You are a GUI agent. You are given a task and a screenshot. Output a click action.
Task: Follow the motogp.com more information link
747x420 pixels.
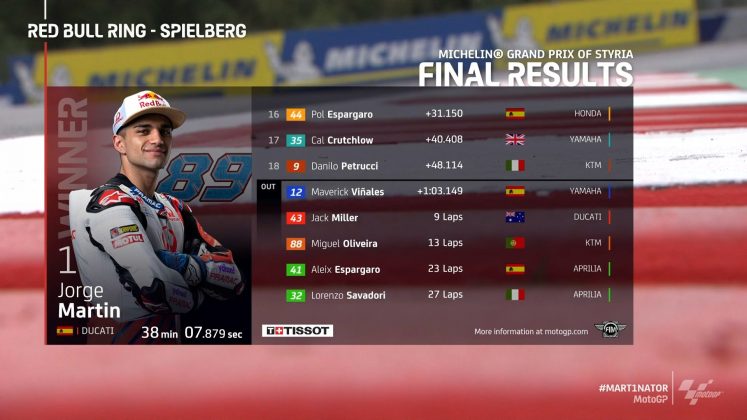click(x=530, y=330)
